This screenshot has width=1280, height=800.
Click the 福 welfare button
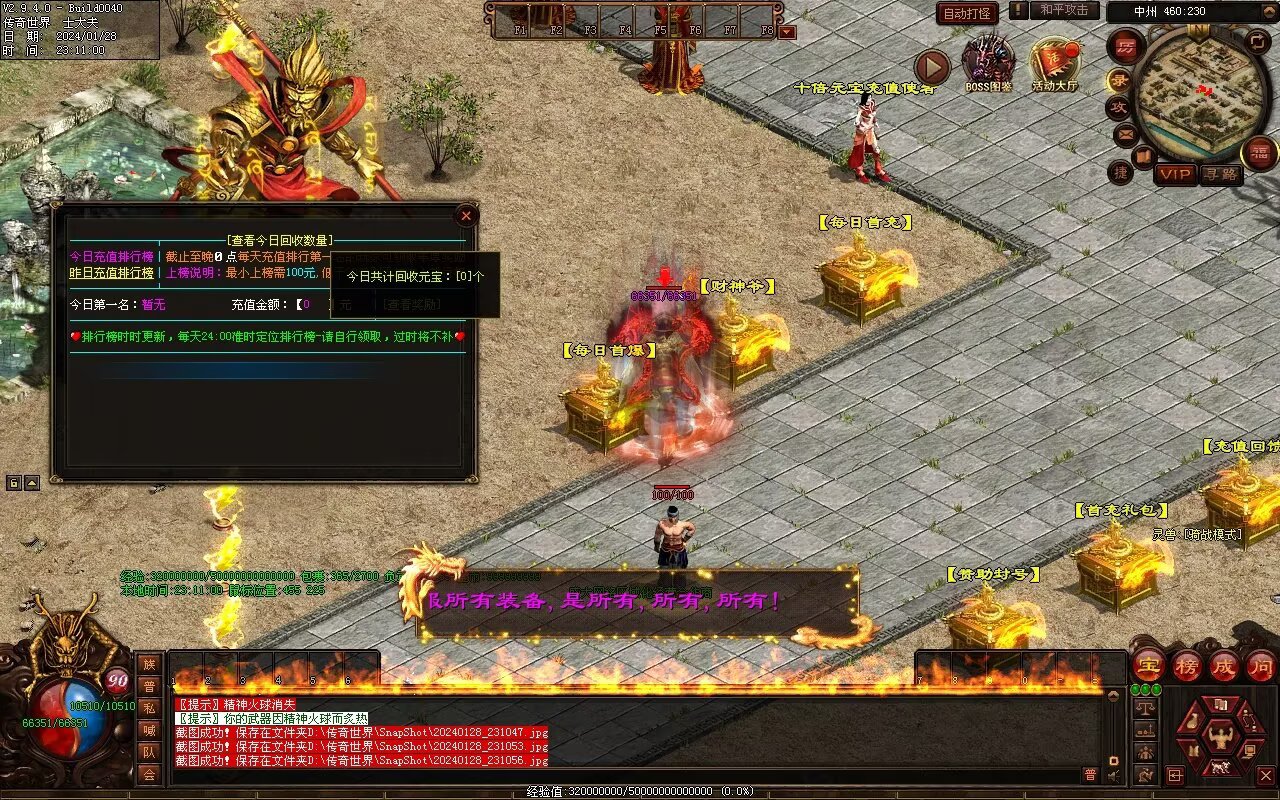click(1259, 152)
